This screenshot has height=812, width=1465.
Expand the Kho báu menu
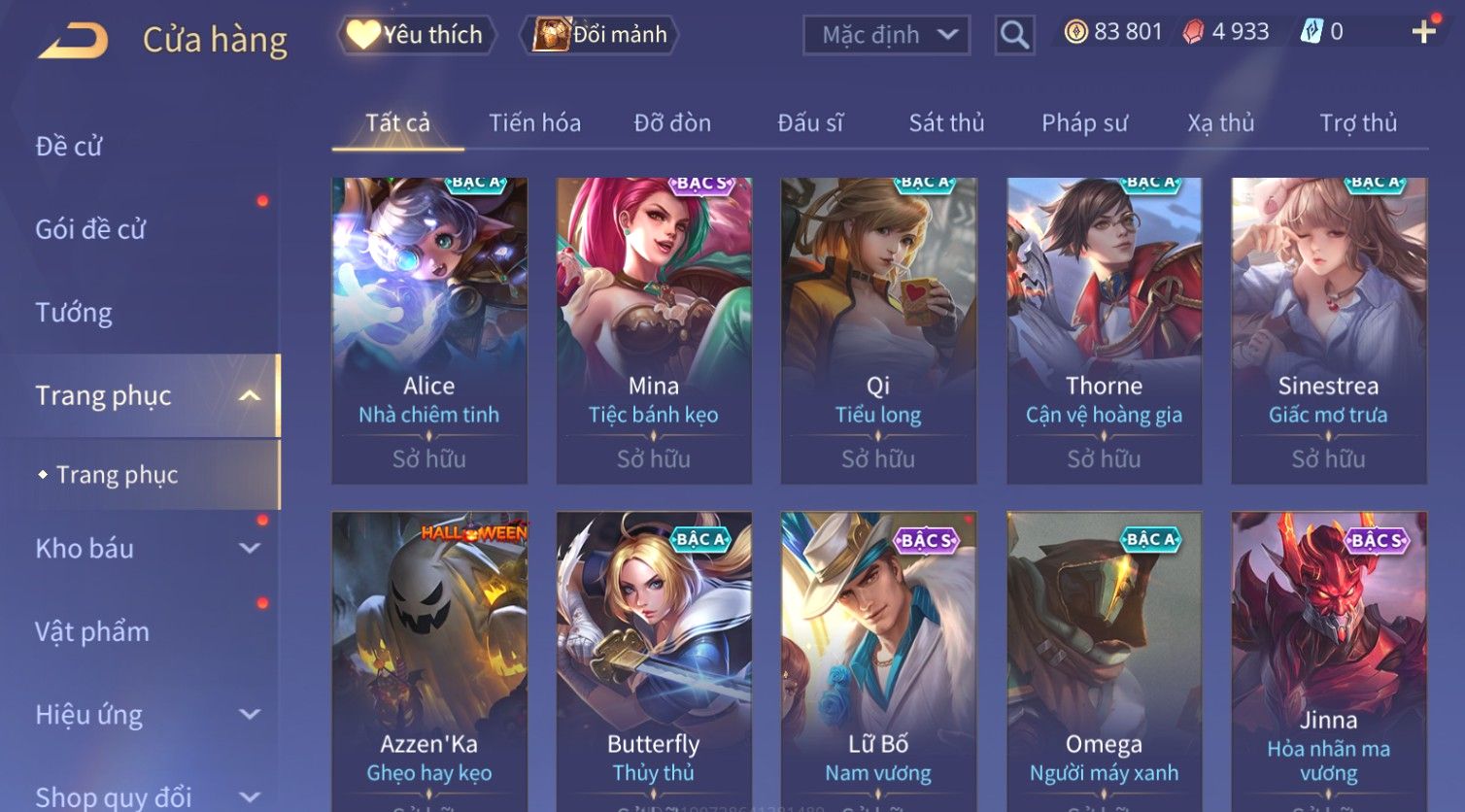146,549
